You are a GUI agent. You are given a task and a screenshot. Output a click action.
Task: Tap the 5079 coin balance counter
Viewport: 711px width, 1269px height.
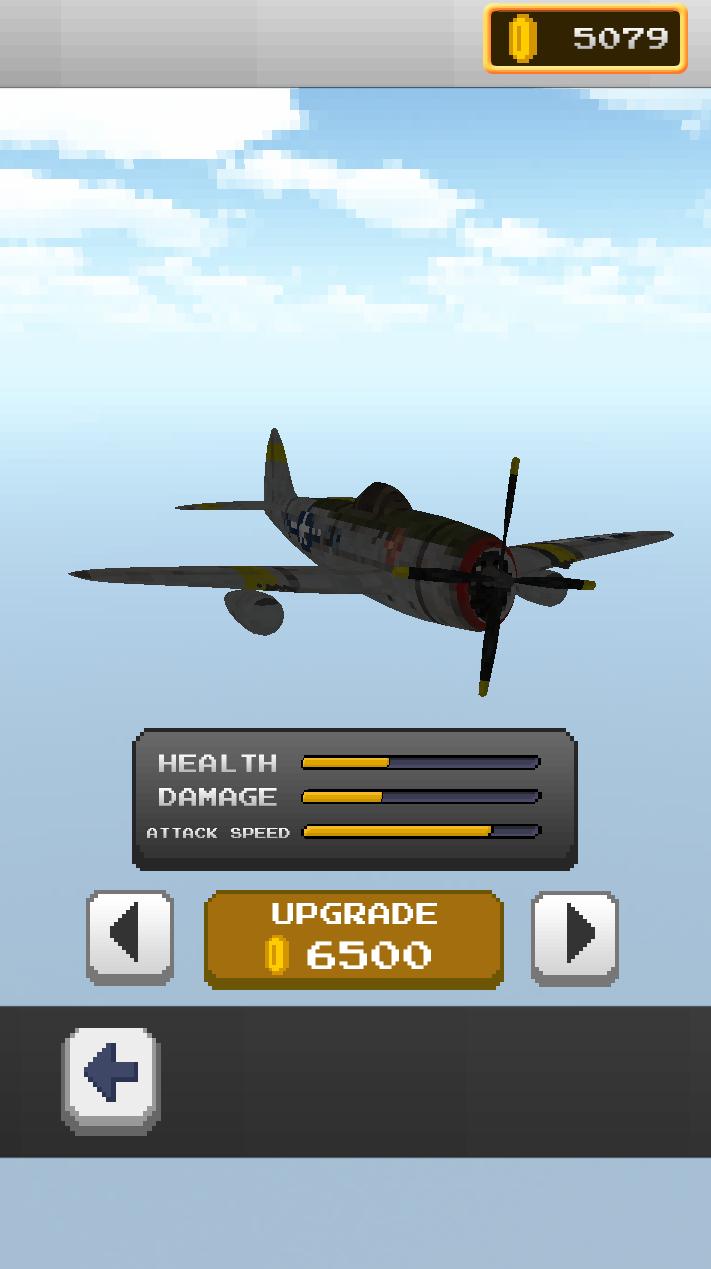pyautogui.click(x=586, y=39)
